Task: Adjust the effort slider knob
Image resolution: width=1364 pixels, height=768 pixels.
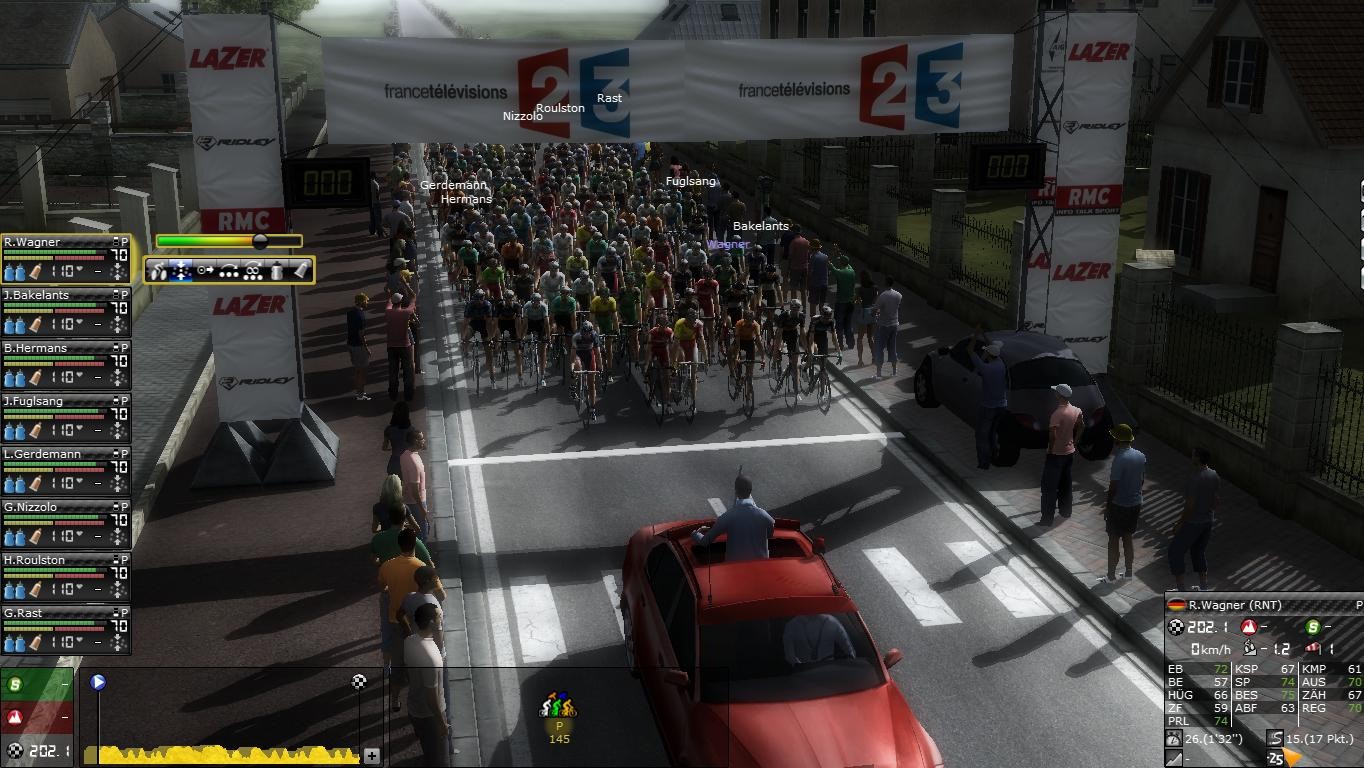Action: pos(260,241)
